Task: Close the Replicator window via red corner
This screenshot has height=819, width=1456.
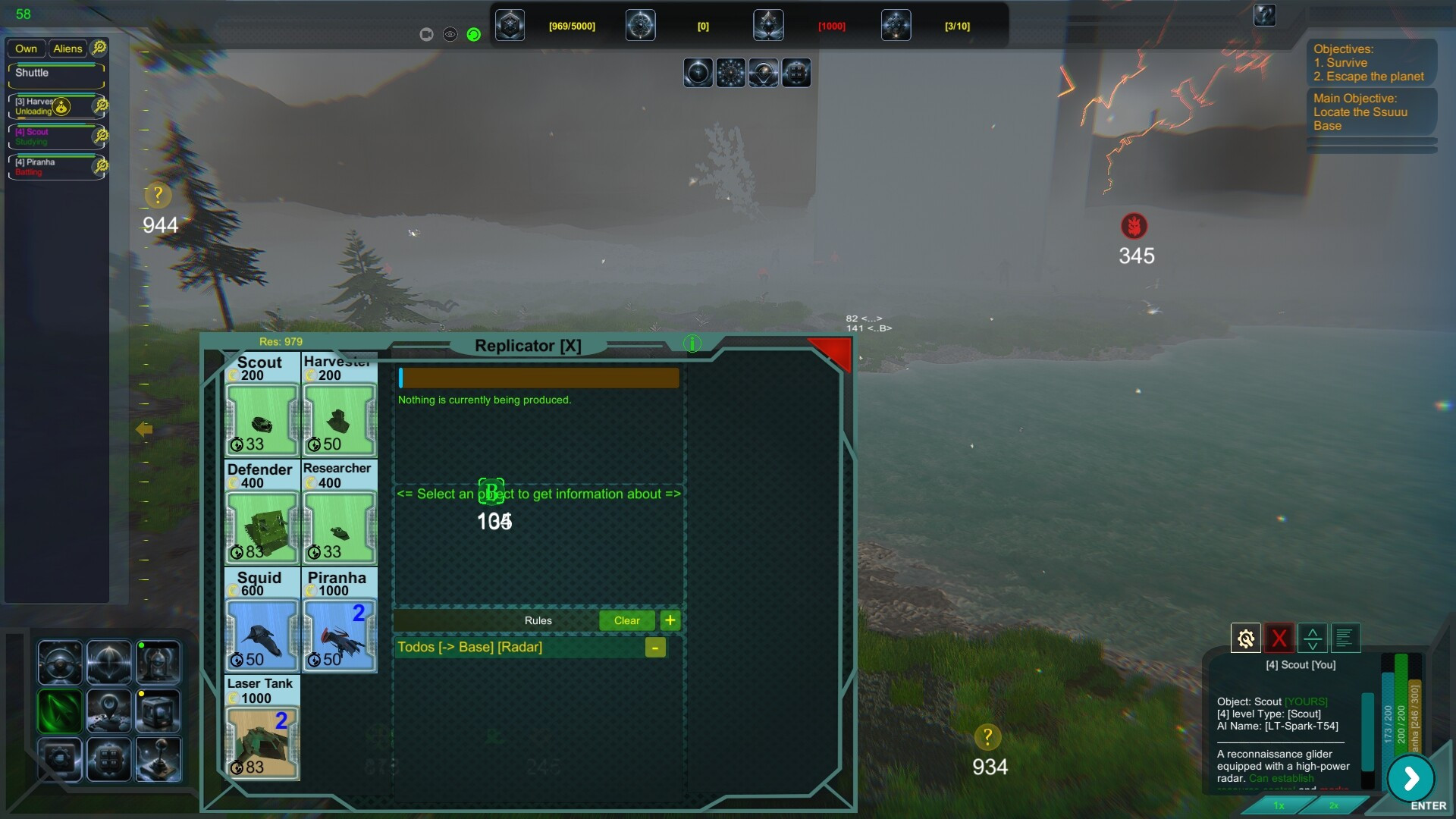Action: [833, 351]
